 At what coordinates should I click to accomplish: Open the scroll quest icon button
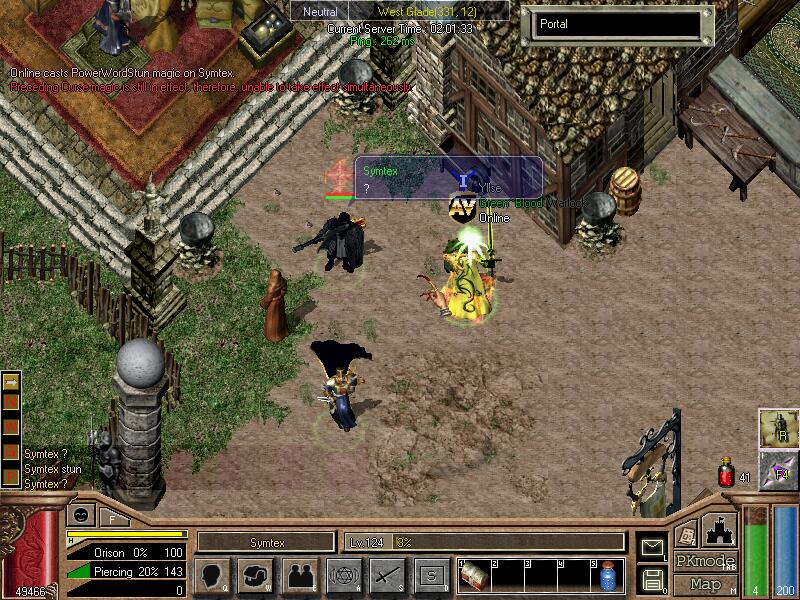coord(686,533)
